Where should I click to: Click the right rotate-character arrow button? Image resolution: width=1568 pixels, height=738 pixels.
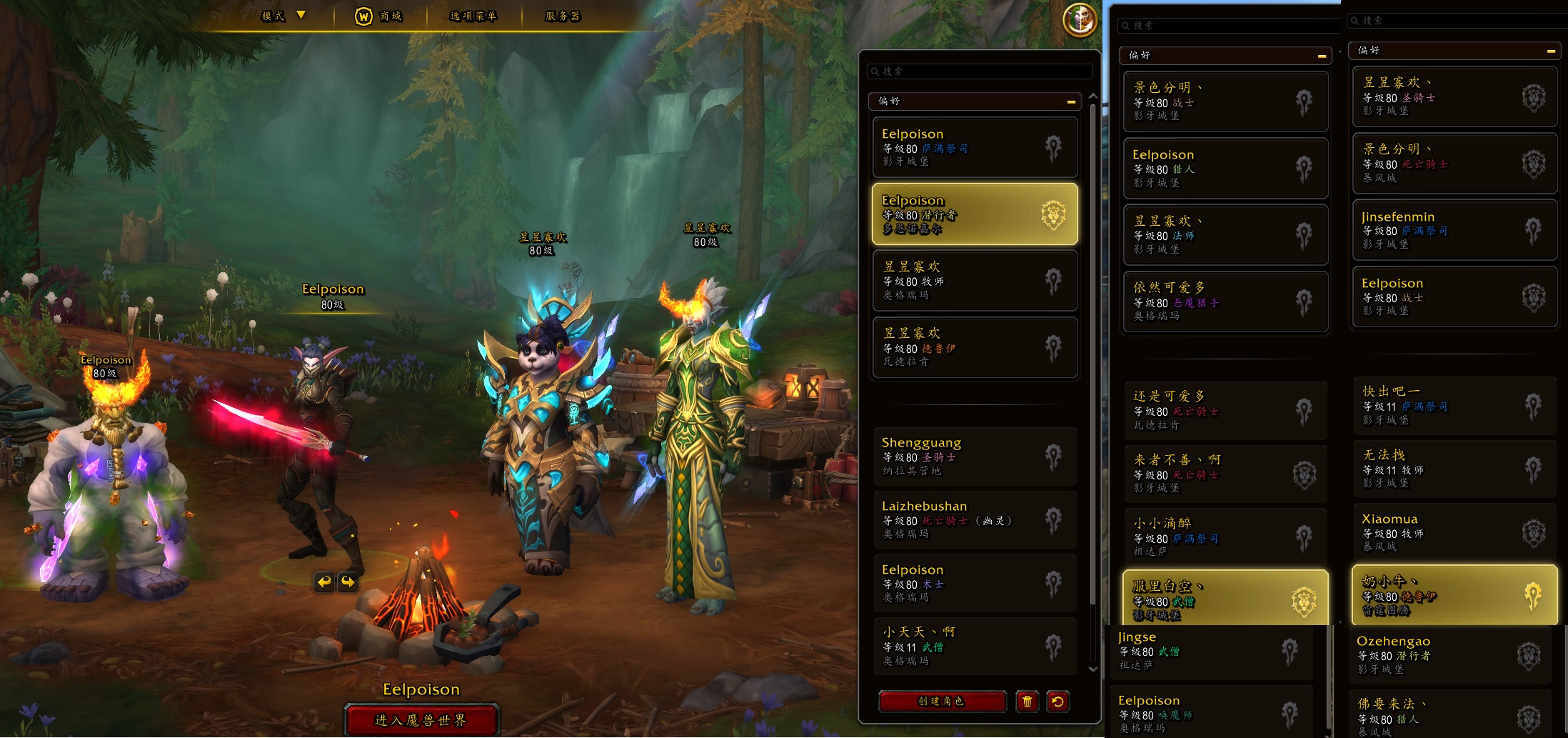click(348, 582)
